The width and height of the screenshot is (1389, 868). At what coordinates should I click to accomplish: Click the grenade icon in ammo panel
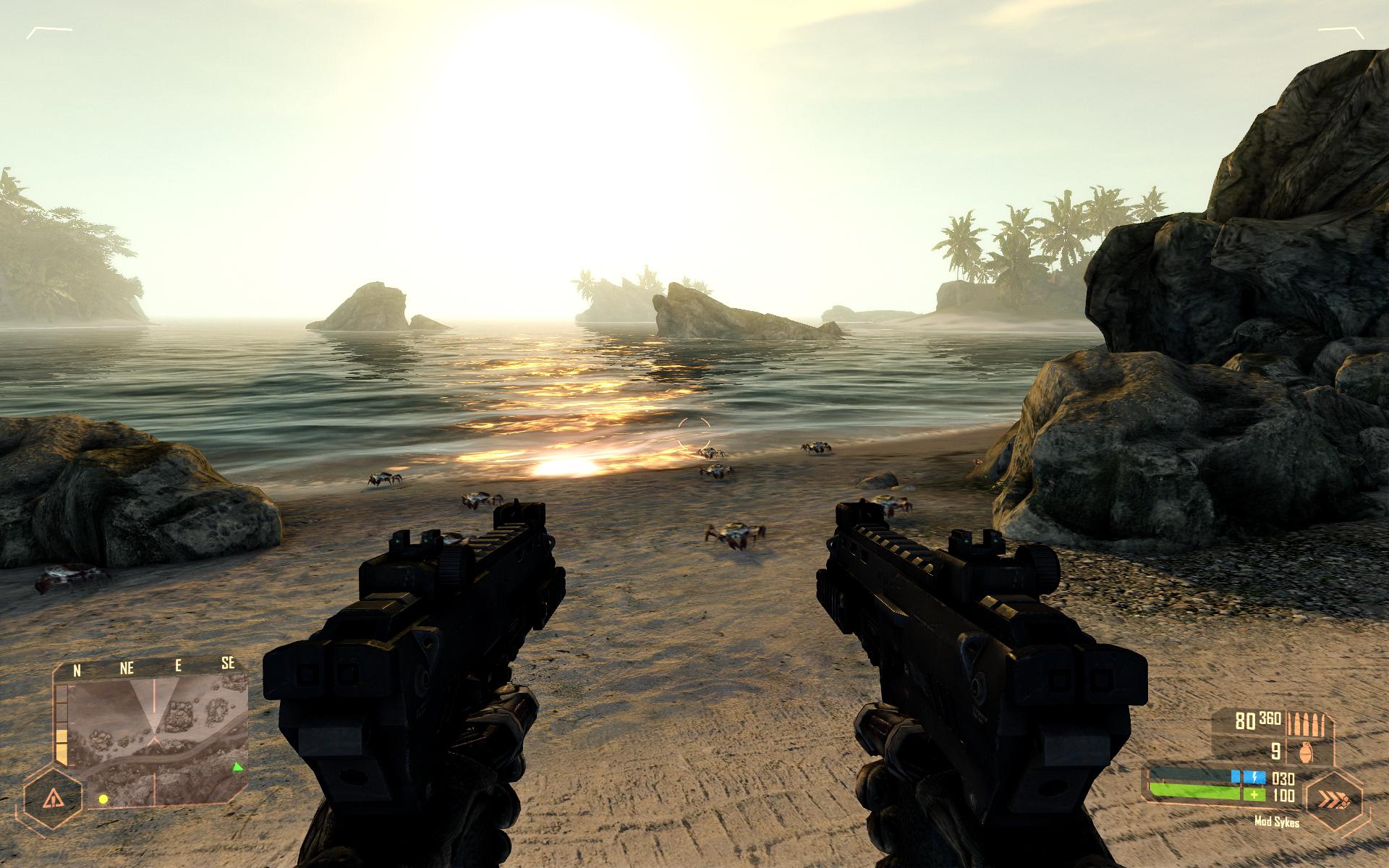point(1306,753)
